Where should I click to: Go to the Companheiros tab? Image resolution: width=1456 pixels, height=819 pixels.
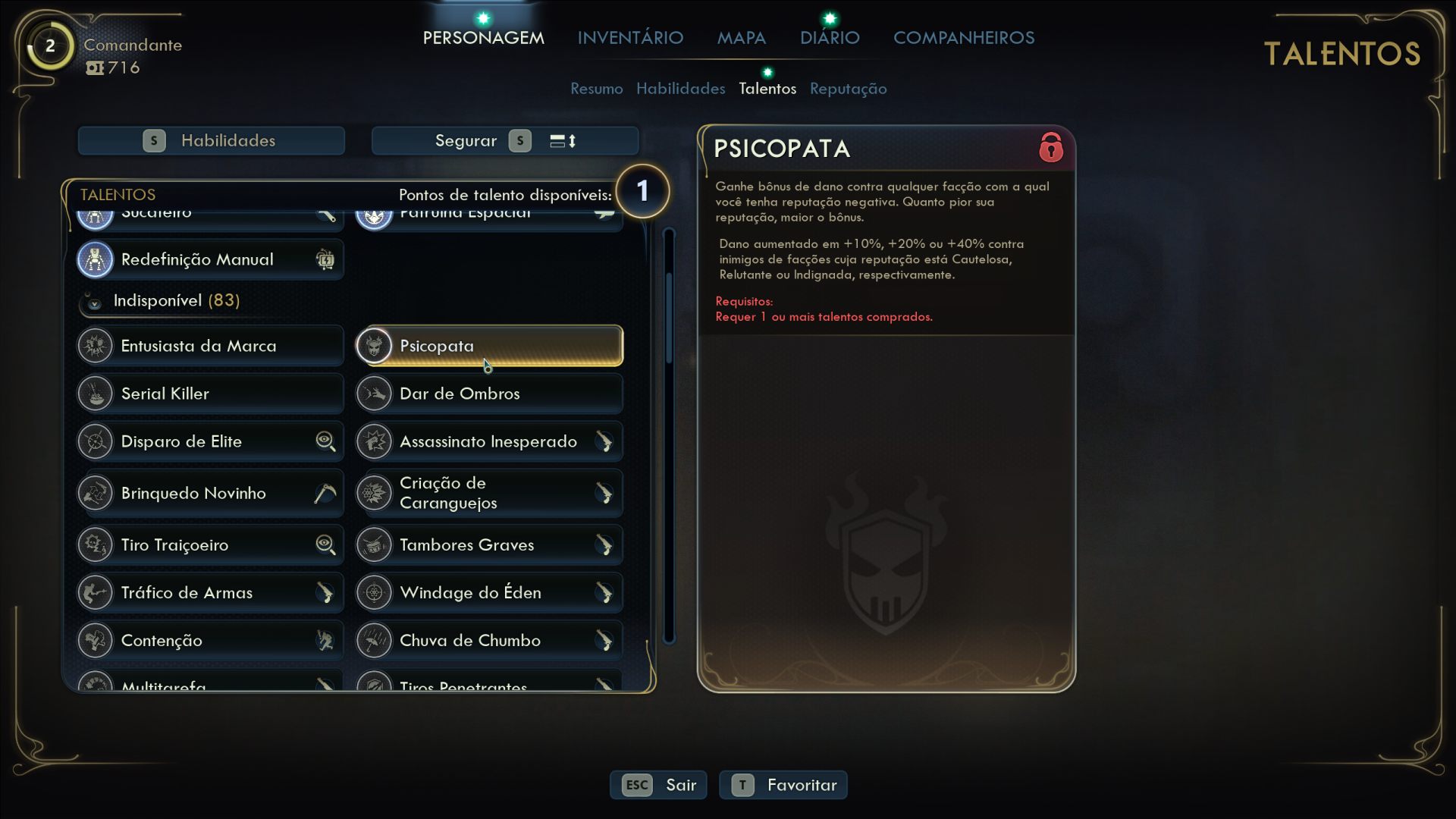coord(963,38)
